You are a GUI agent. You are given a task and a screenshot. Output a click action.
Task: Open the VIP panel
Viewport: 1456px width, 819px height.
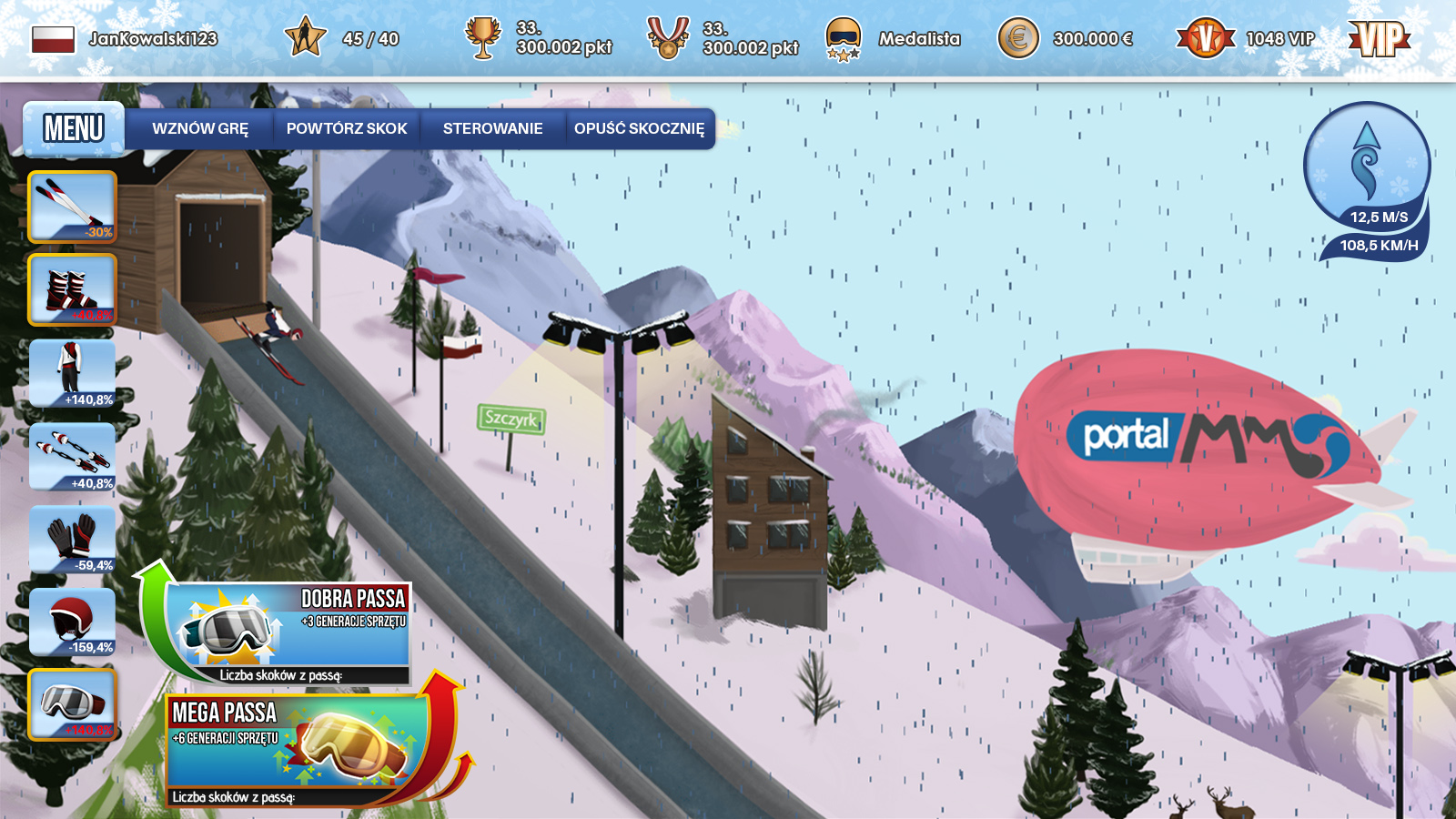click(x=1379, y=39)
